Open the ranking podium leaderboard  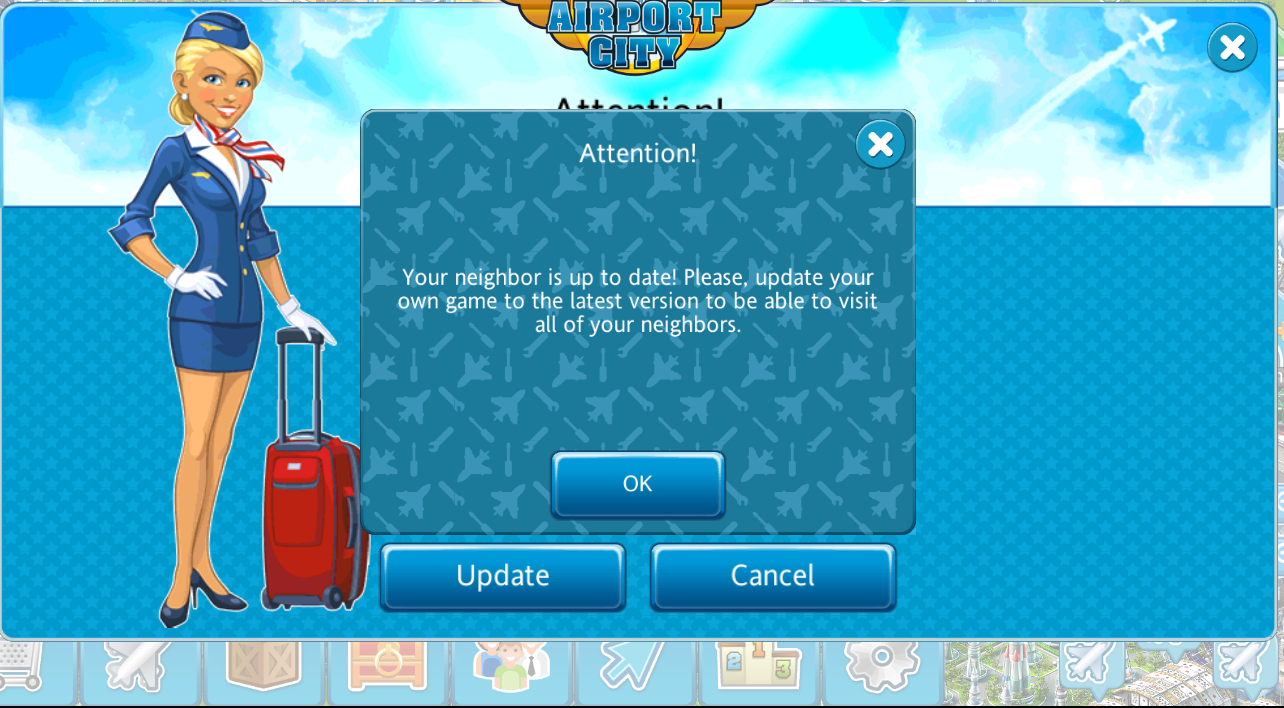(x=759, y=668)
